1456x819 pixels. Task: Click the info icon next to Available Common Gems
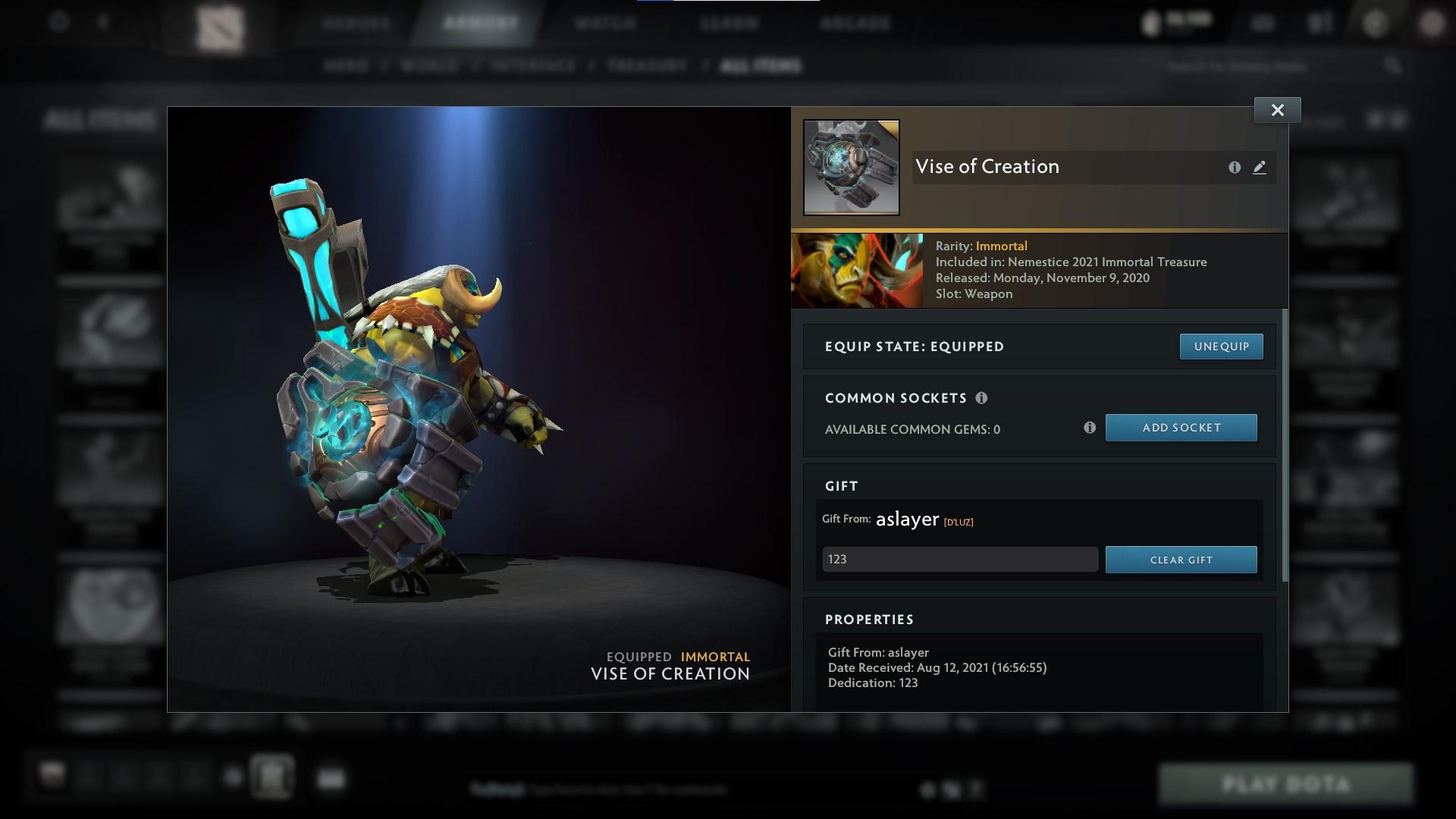(1090, 428)
